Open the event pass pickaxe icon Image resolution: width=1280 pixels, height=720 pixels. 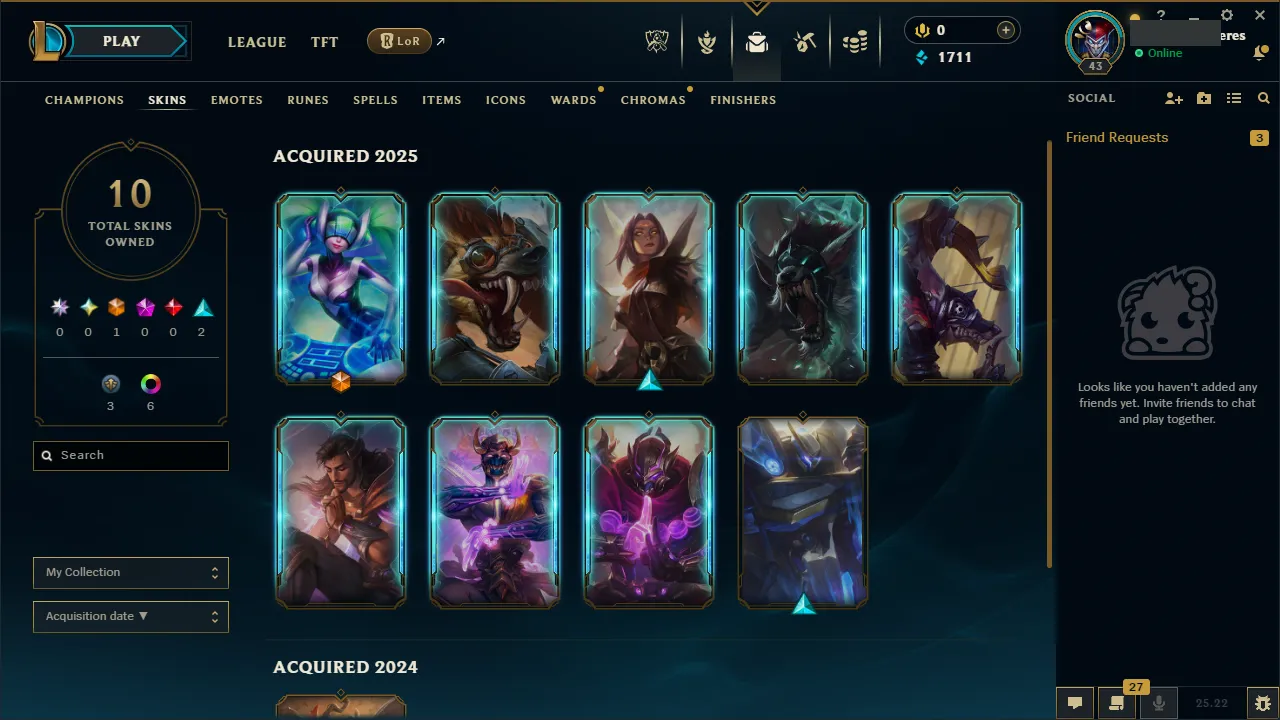[x=806, y=41]
